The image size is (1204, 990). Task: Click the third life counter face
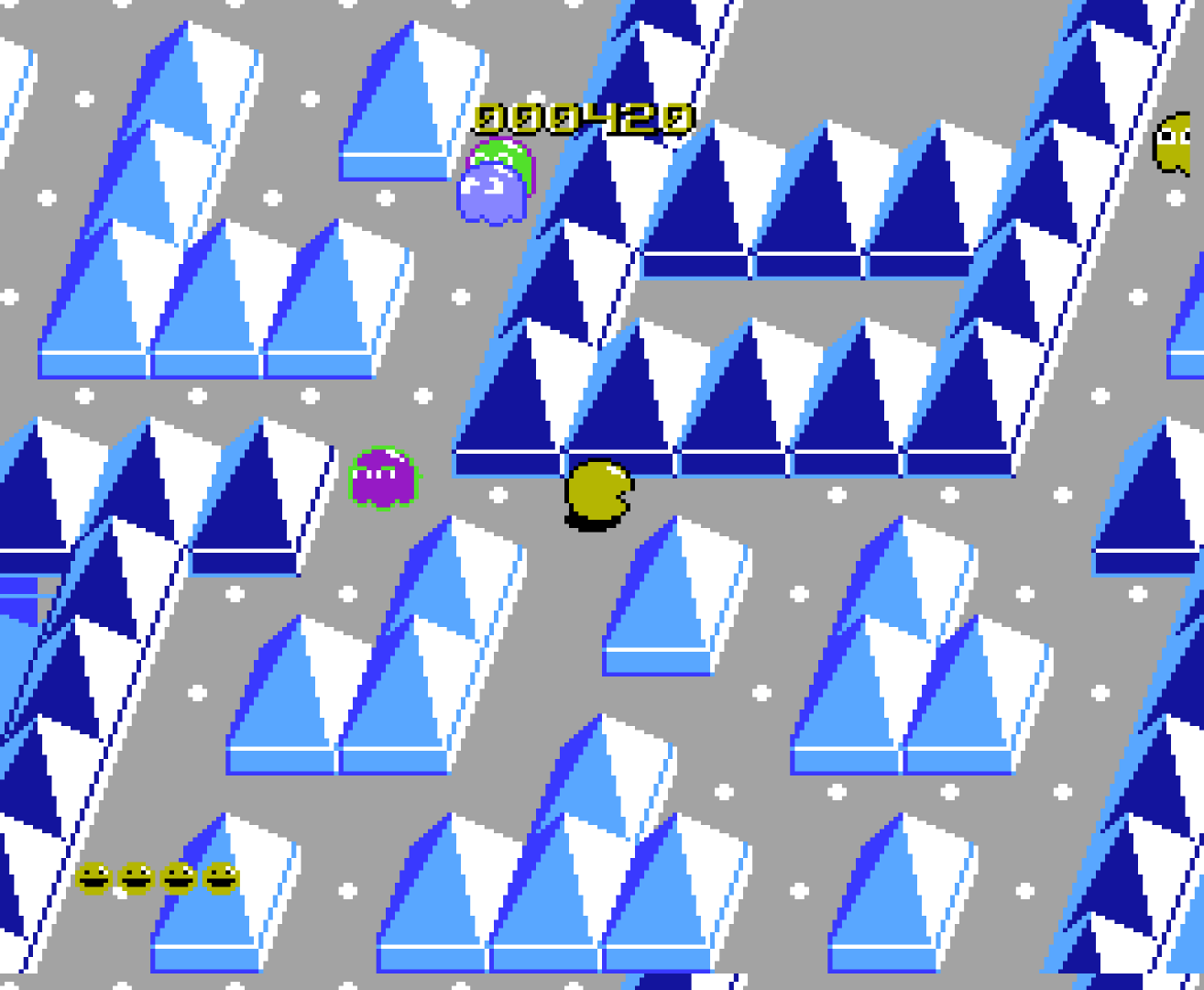tap(177, 877)
